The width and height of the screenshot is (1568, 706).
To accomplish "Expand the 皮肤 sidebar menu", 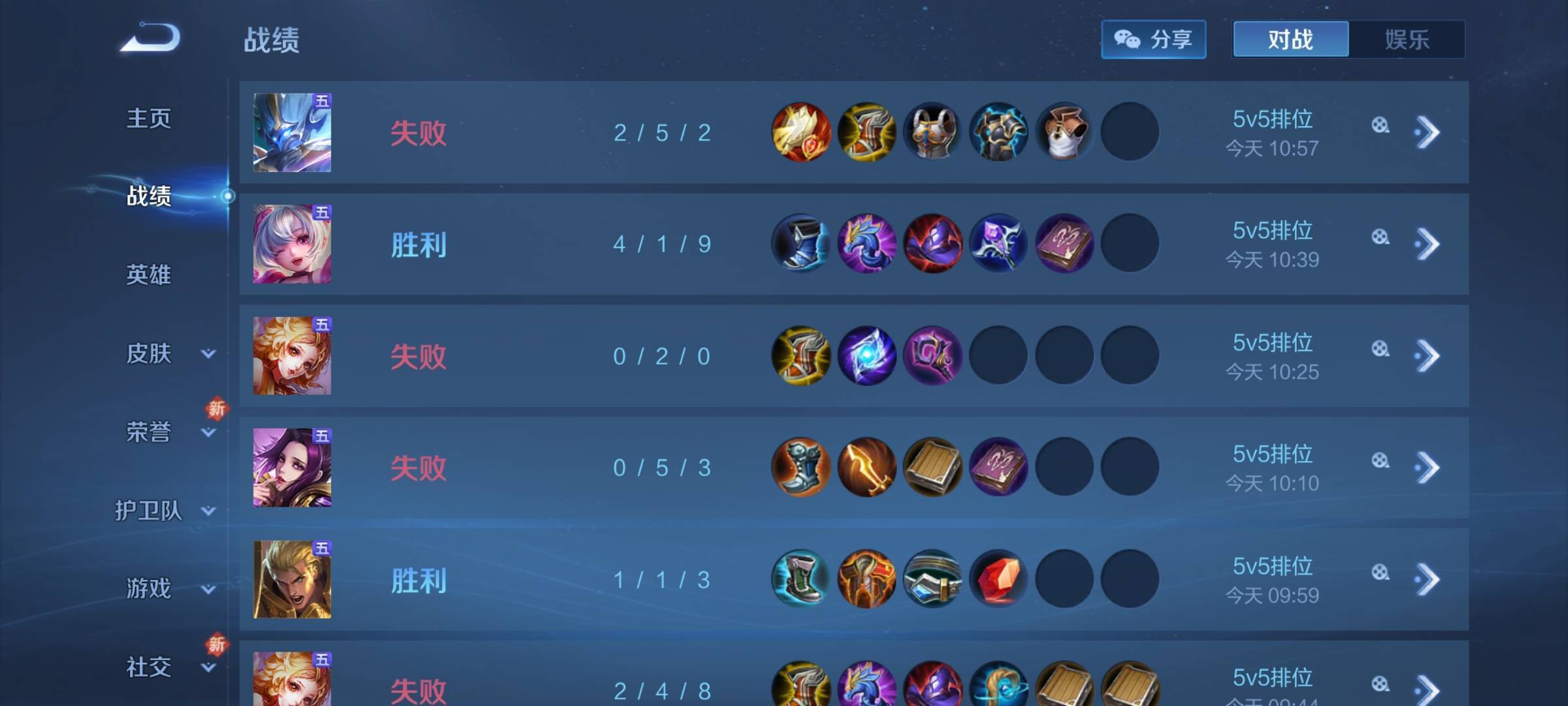I will tap(208, 354).
